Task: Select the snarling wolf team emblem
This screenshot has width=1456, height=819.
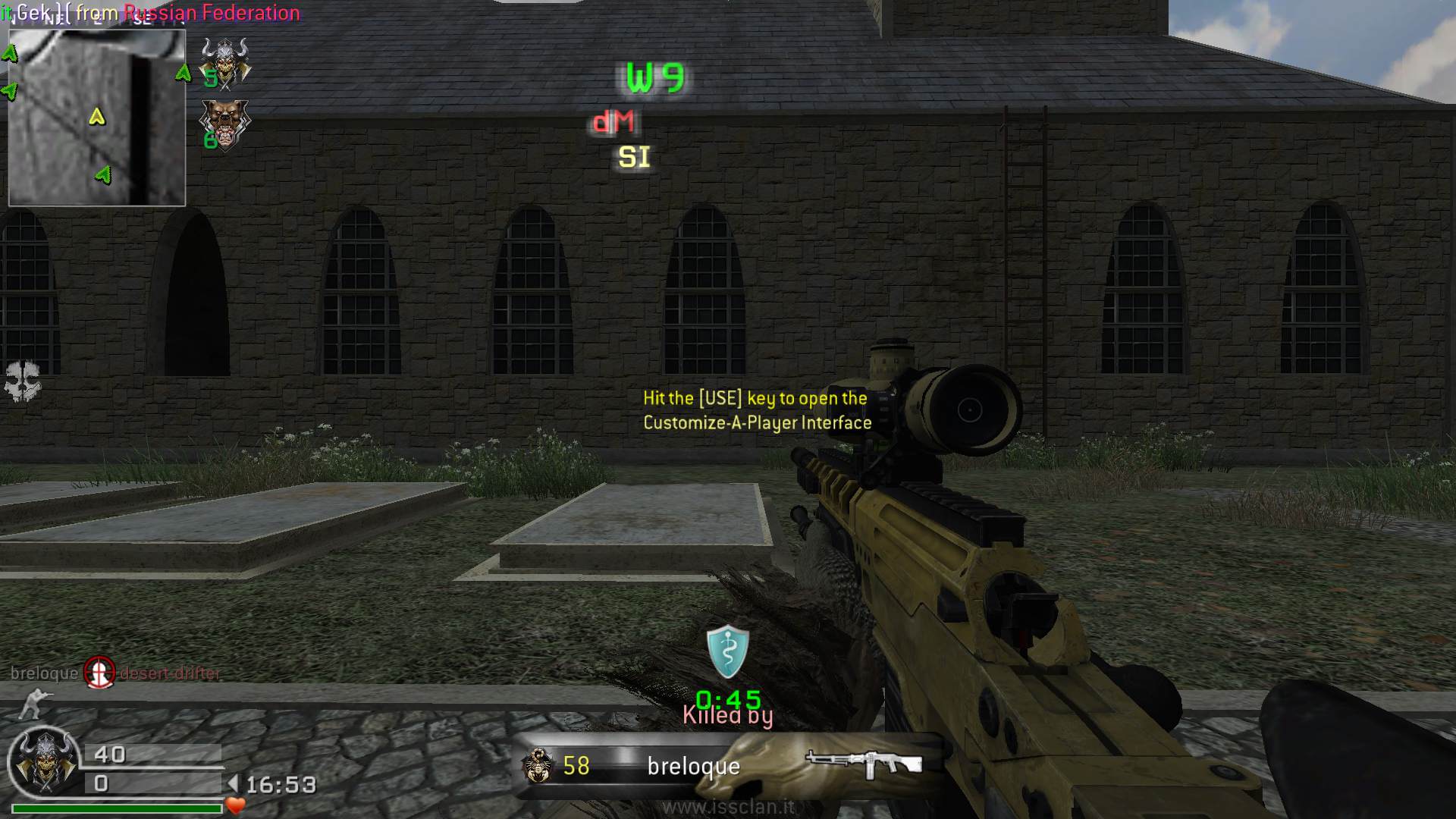Action: click(224, 124)
